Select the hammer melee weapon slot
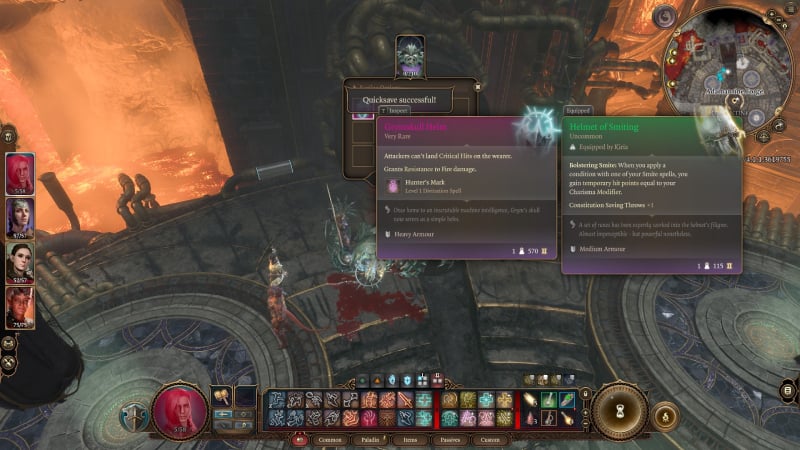Image resolution: width=800 pixels, height=450 pixels. click(x=220, y=397)
